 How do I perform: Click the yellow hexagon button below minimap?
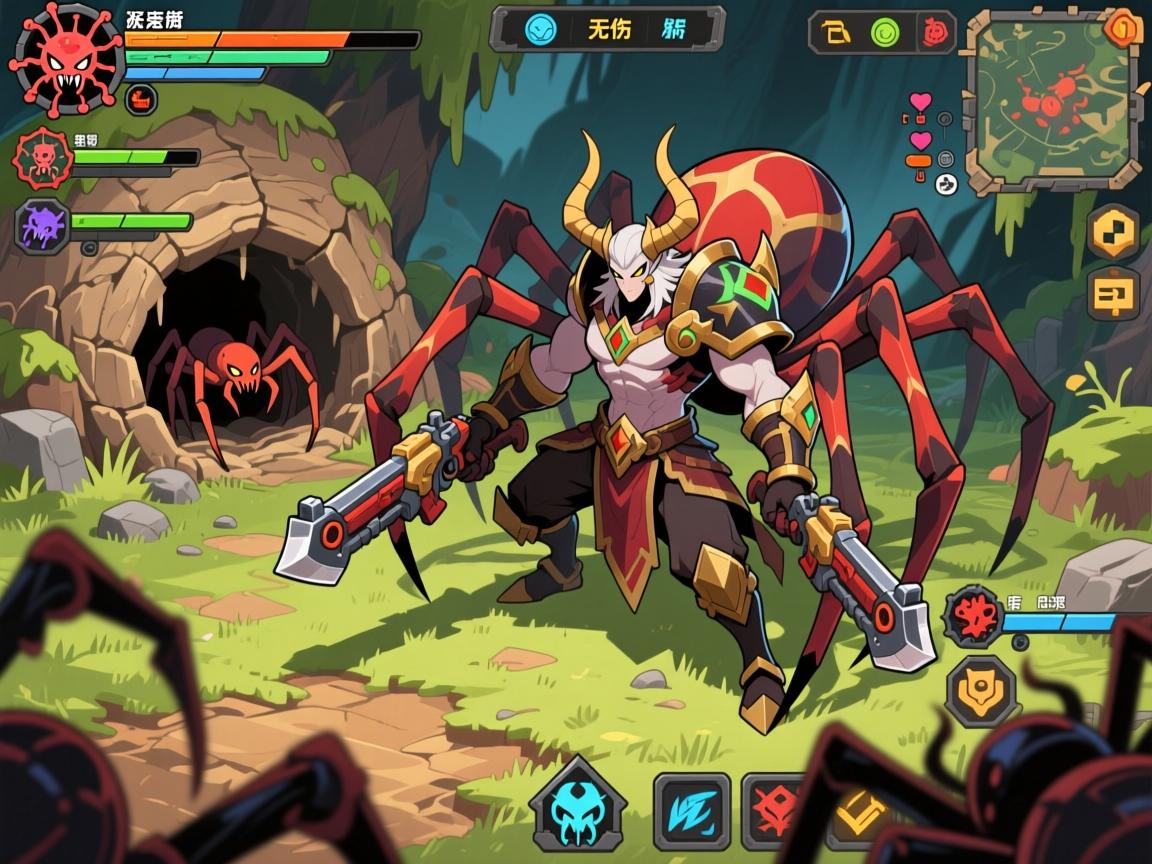[x=1113, y=232]
